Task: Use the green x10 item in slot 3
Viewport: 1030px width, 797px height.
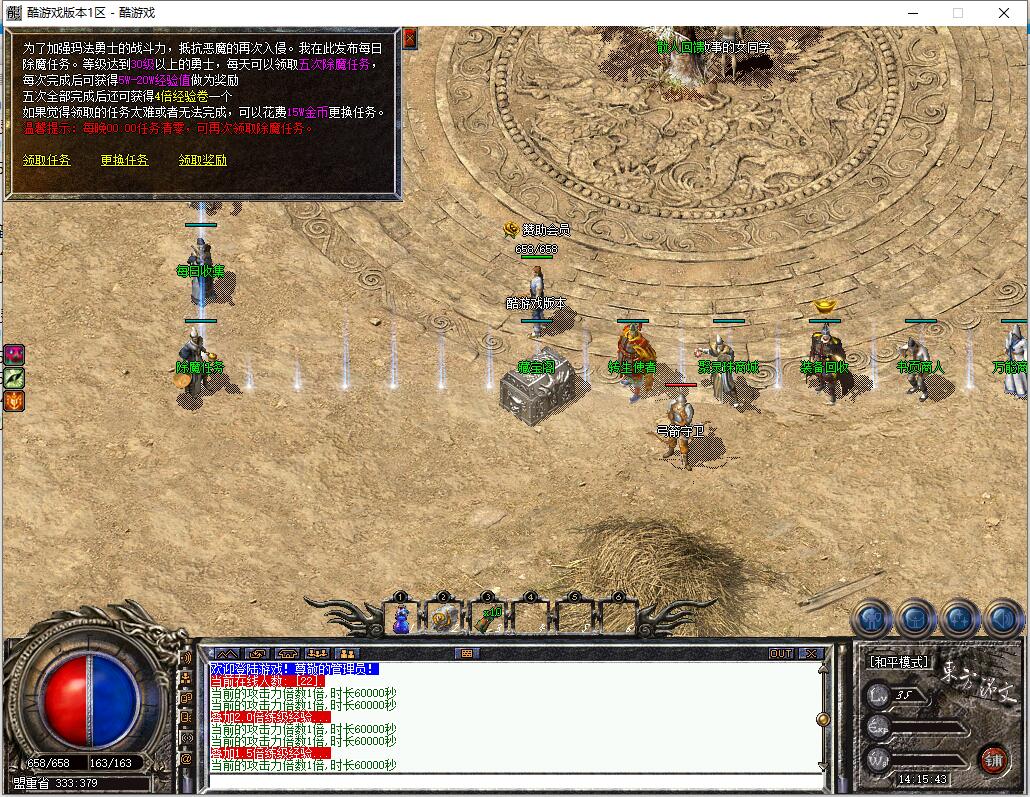Action: coord(488,619)
